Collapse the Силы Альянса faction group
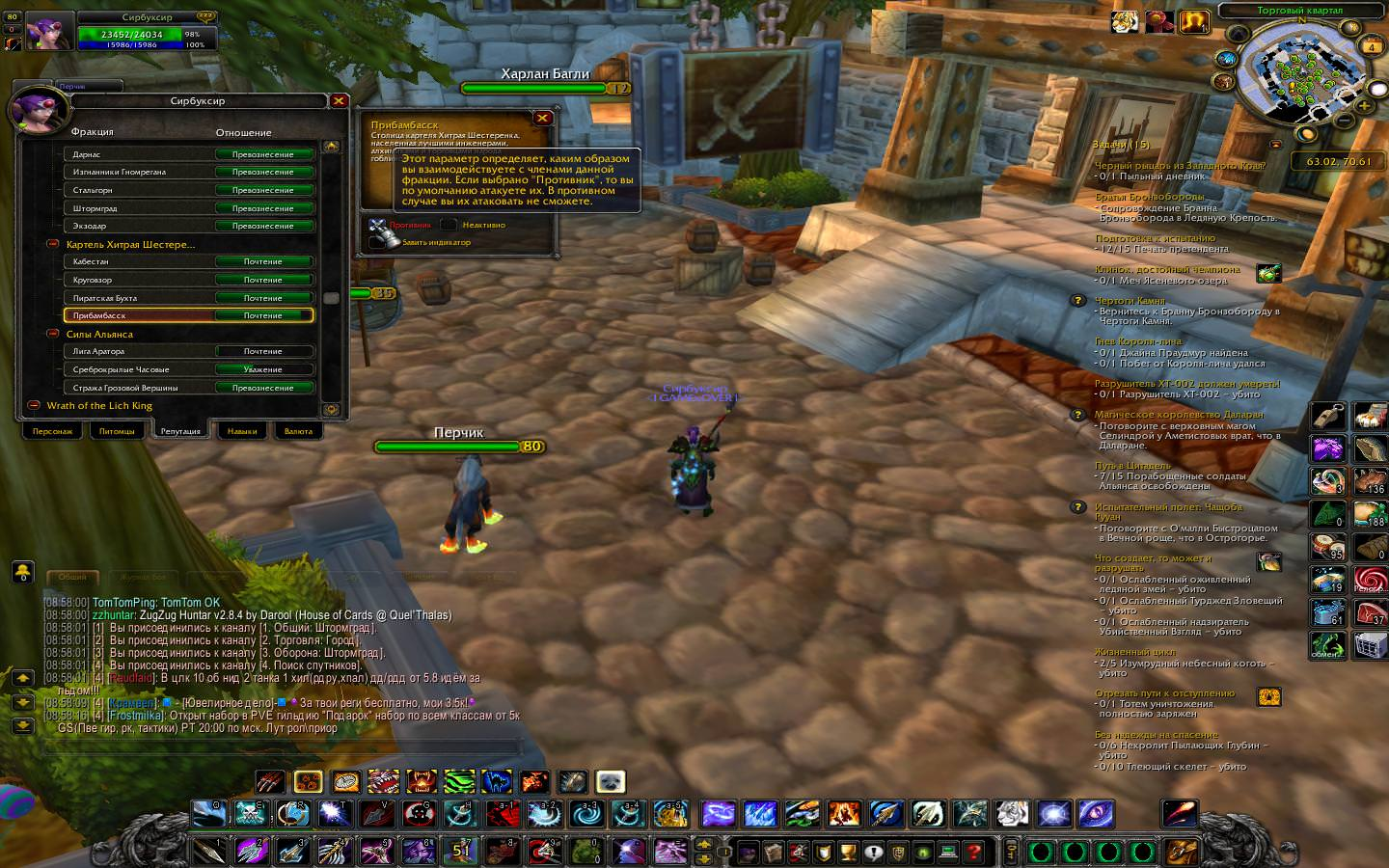The width and height of the screenshot is (1389, 868). (x=53, y=334)
